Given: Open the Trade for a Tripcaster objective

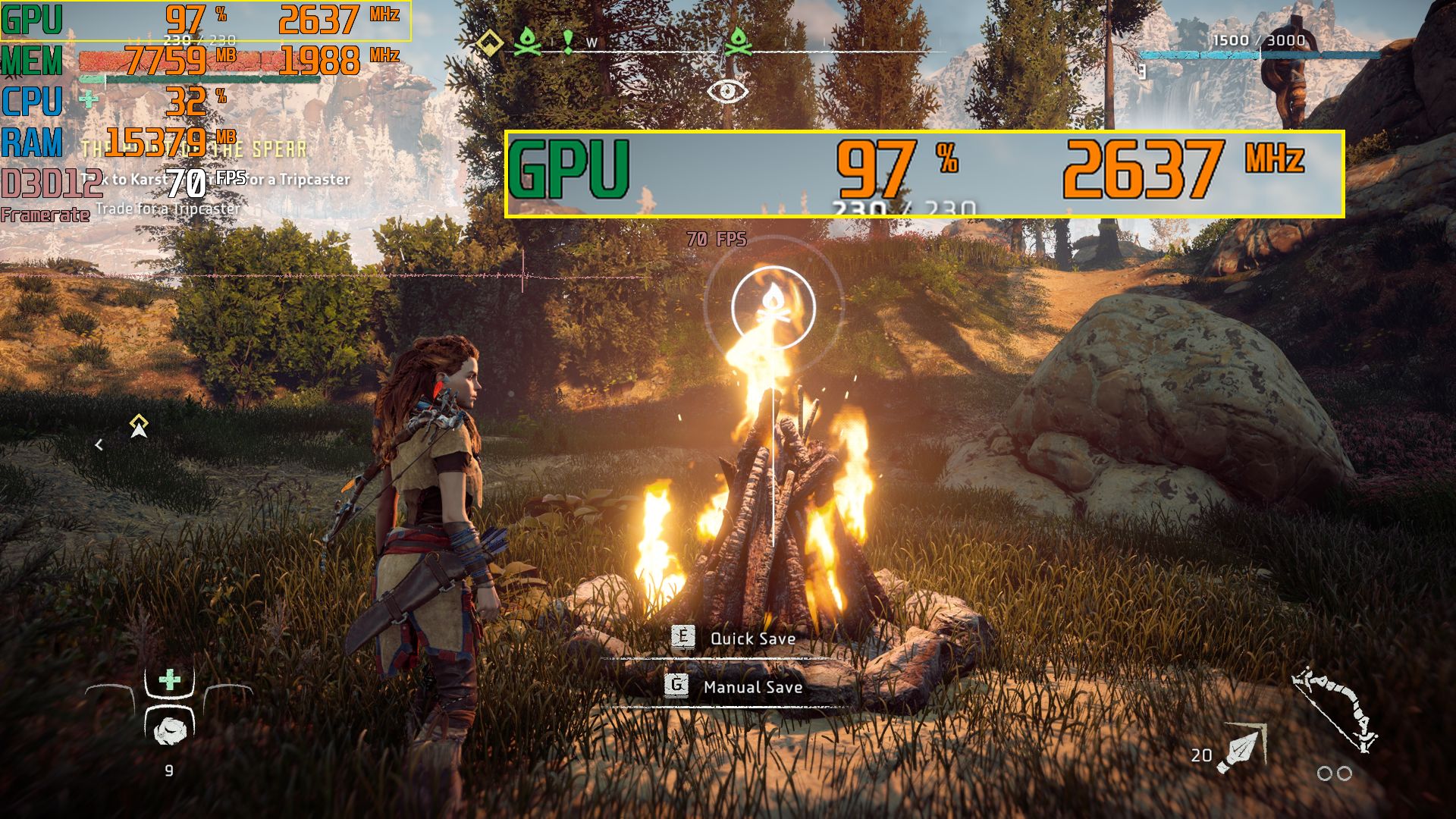Looking at the screenshot, I should [x=168, y=209].
